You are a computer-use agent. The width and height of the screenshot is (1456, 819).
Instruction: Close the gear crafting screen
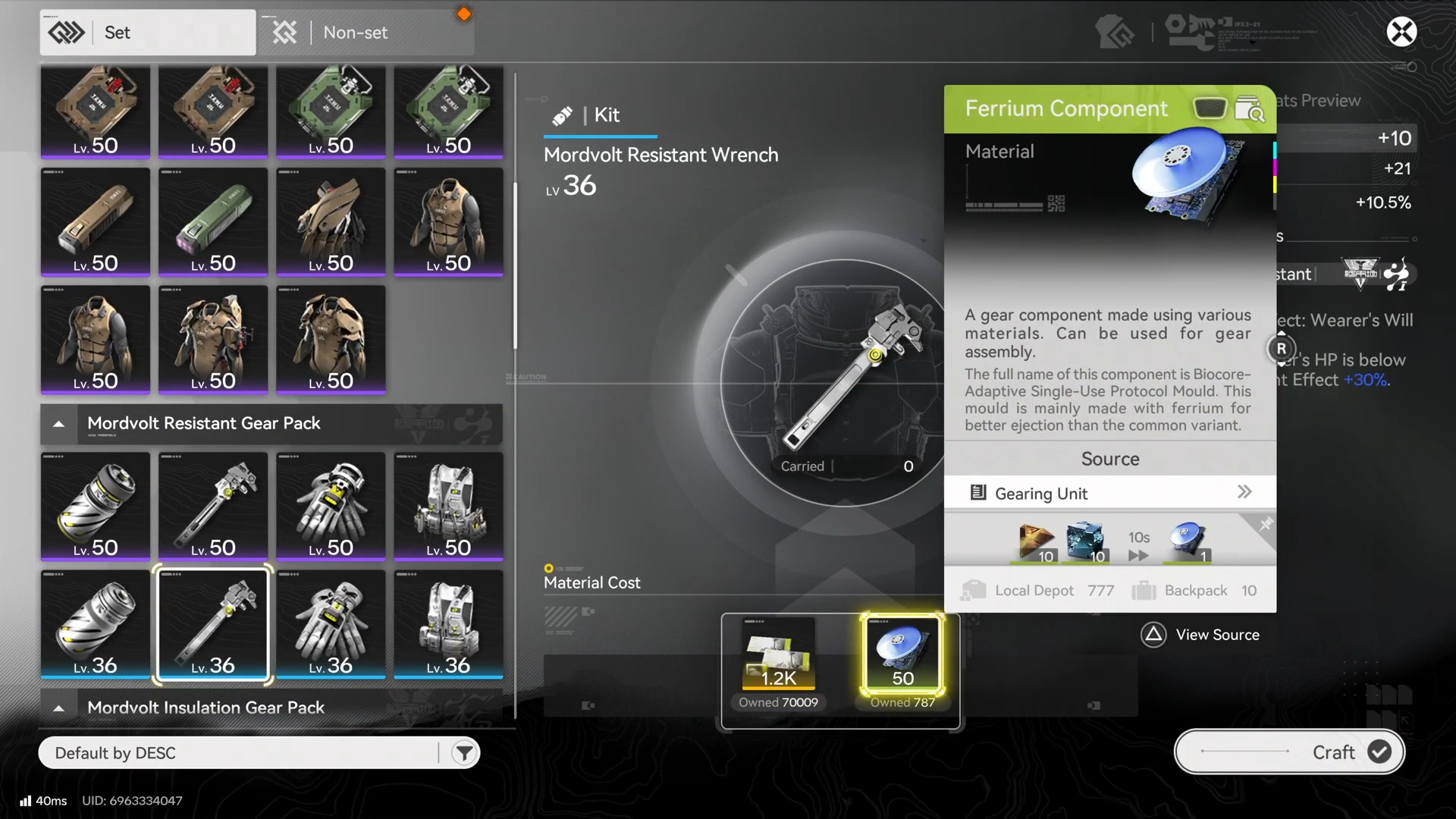pyautogui.click(x=1401, y=32)
